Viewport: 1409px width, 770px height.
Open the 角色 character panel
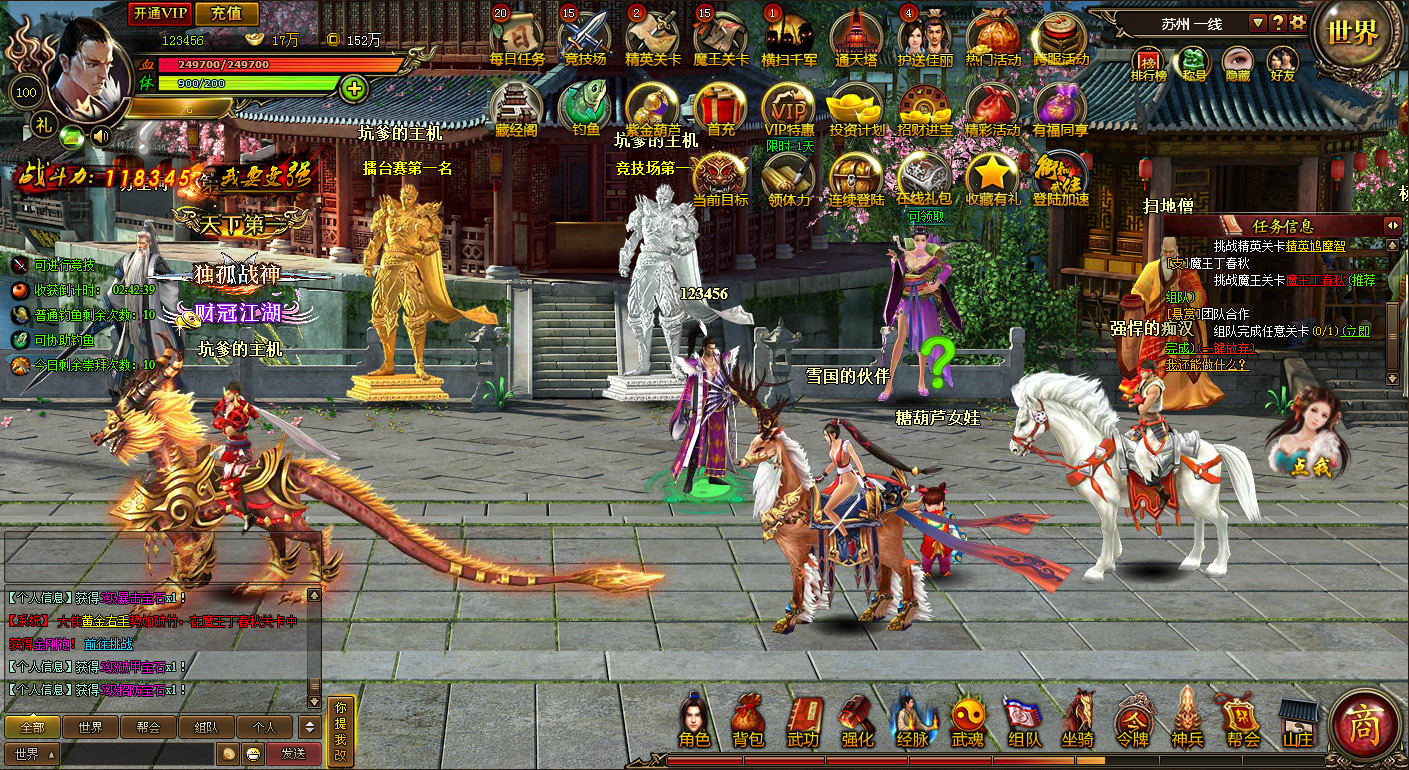(x=694, y=720)
